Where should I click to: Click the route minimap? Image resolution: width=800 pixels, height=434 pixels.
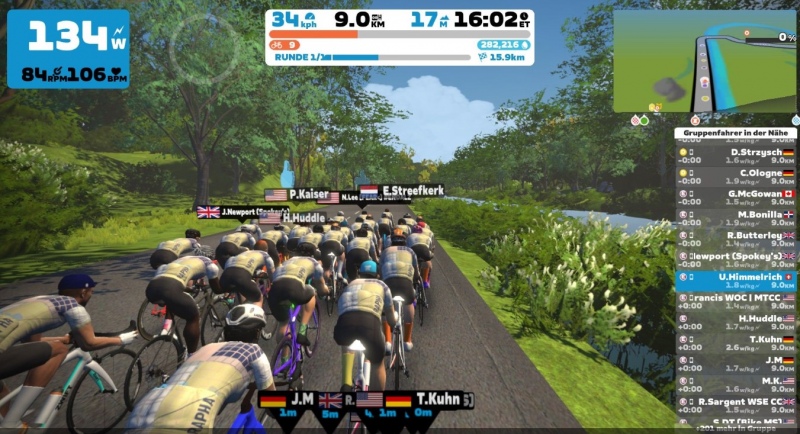(705, 61)
